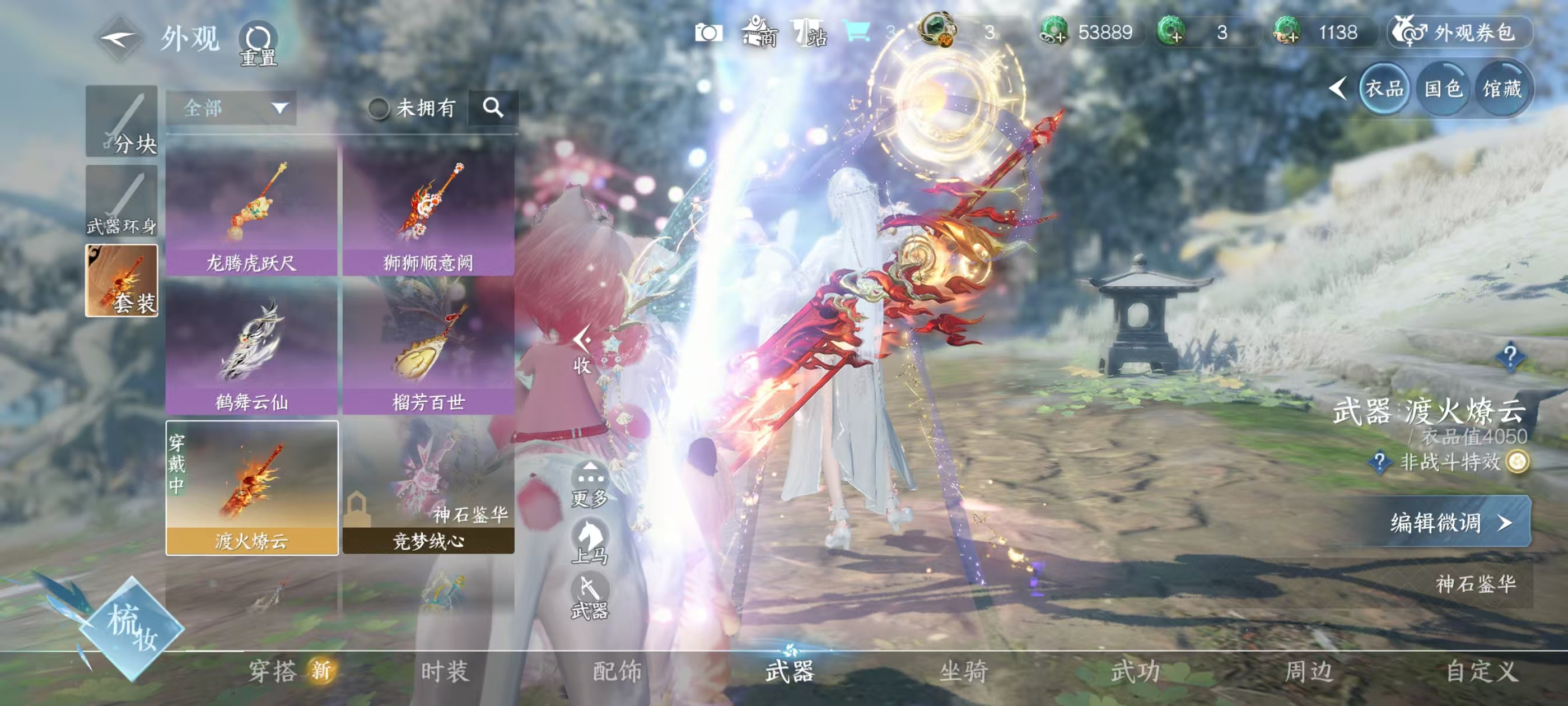Image resolution: width=1568 pixels, height=706 pixels.
Task: Click the equipped 渡火燎云 weapon tile
Action: coord(251,487)
